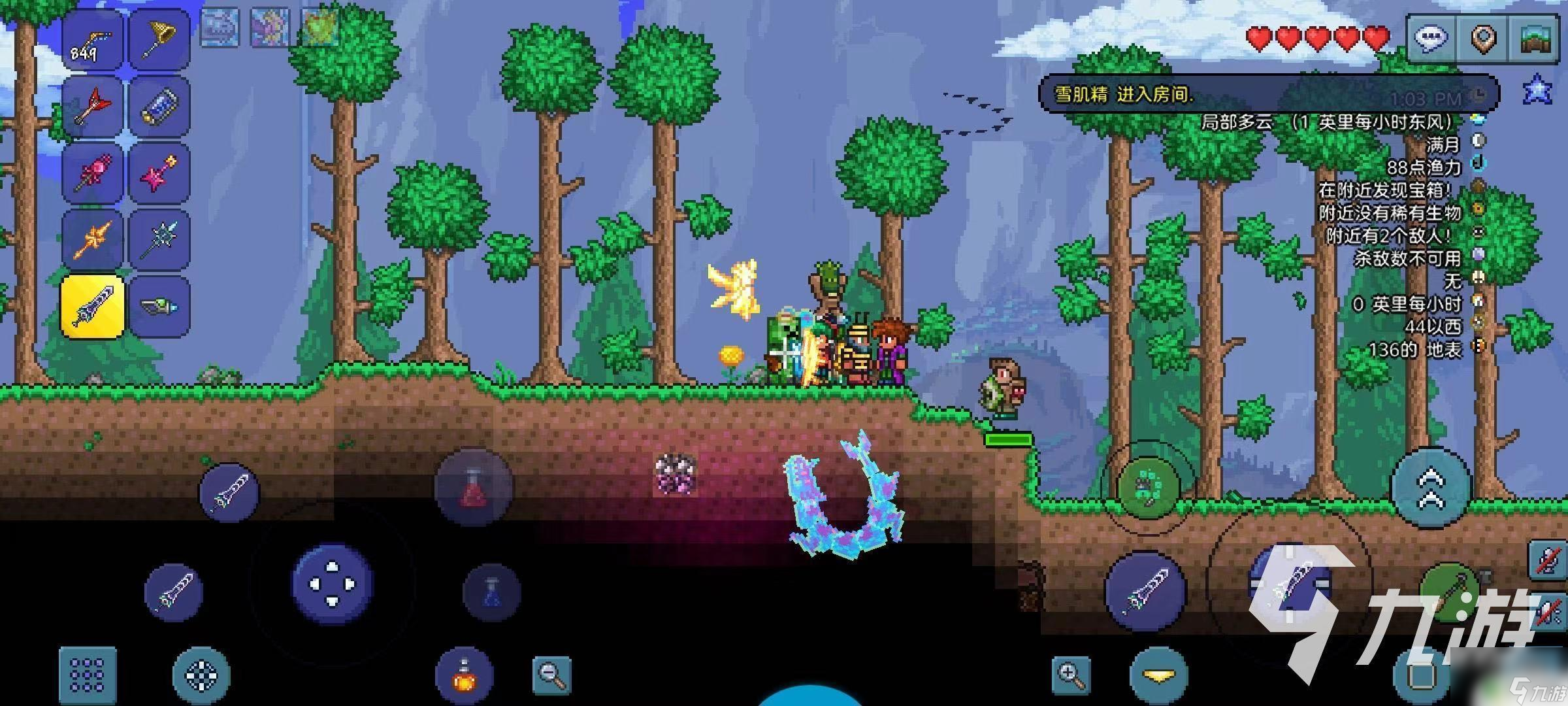Zoom out with the minus magnifier

551,675
